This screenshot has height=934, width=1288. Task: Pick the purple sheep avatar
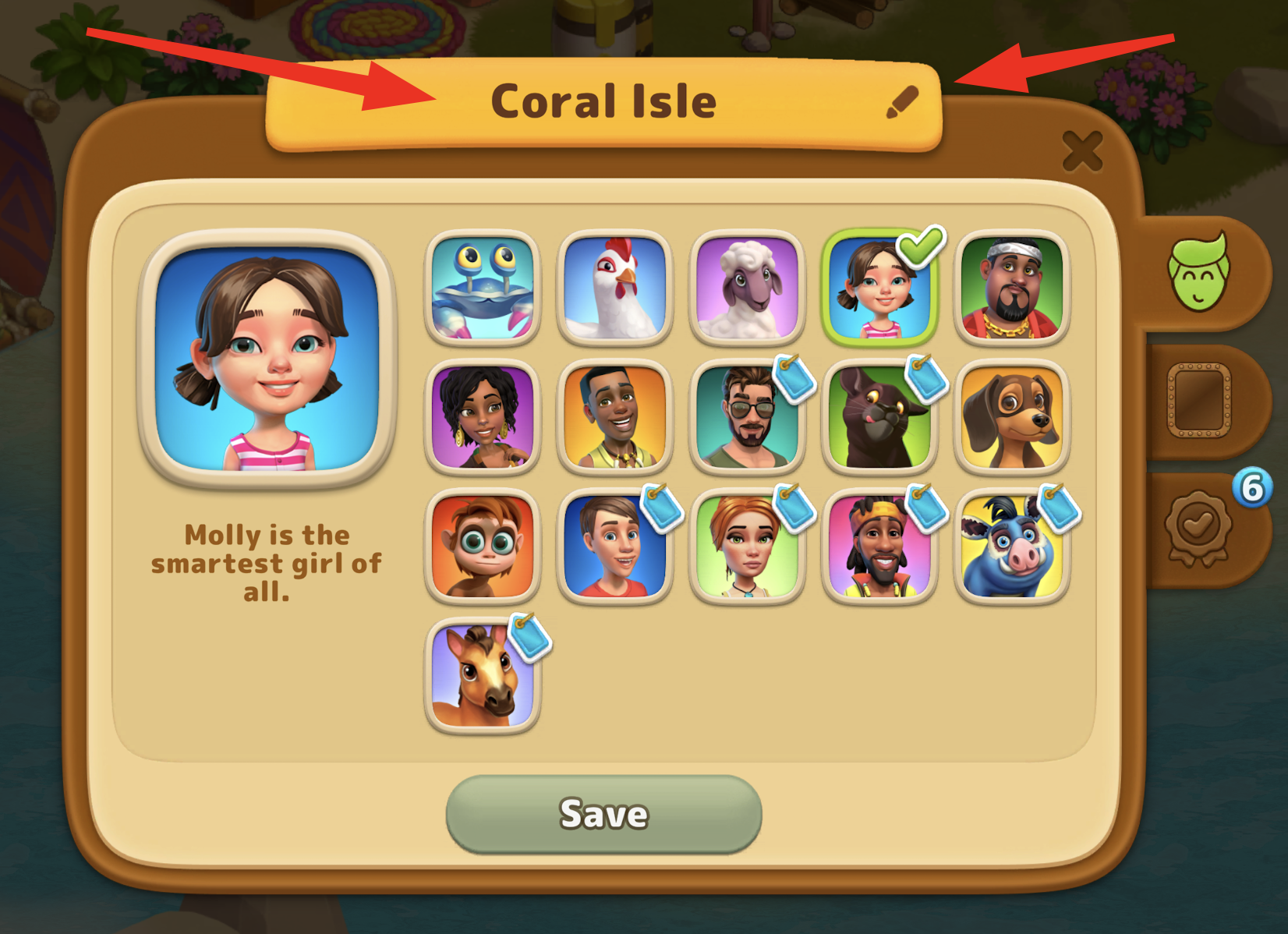747,288
